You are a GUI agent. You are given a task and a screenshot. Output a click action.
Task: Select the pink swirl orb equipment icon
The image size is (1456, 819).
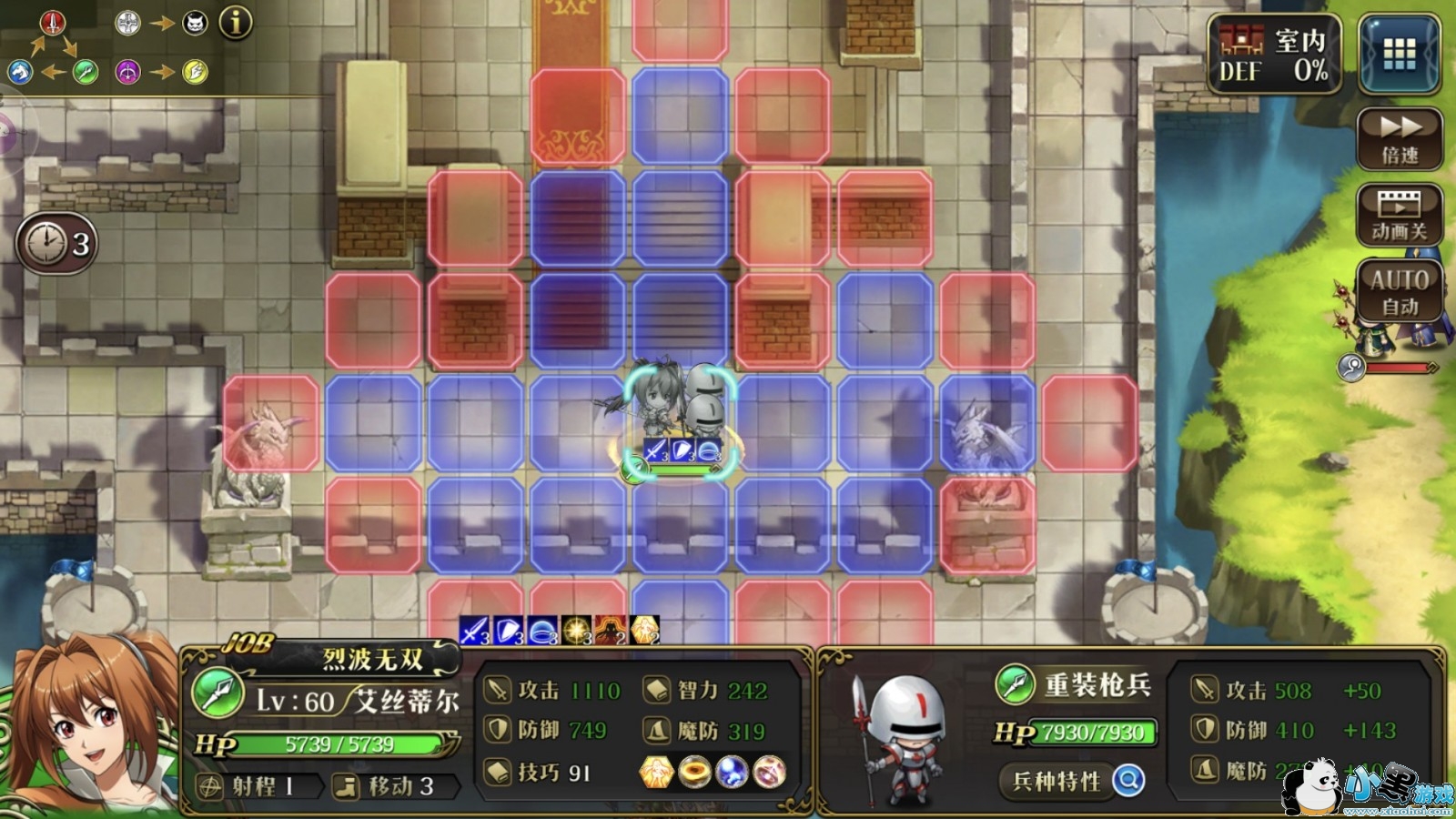tap(770, 772)
